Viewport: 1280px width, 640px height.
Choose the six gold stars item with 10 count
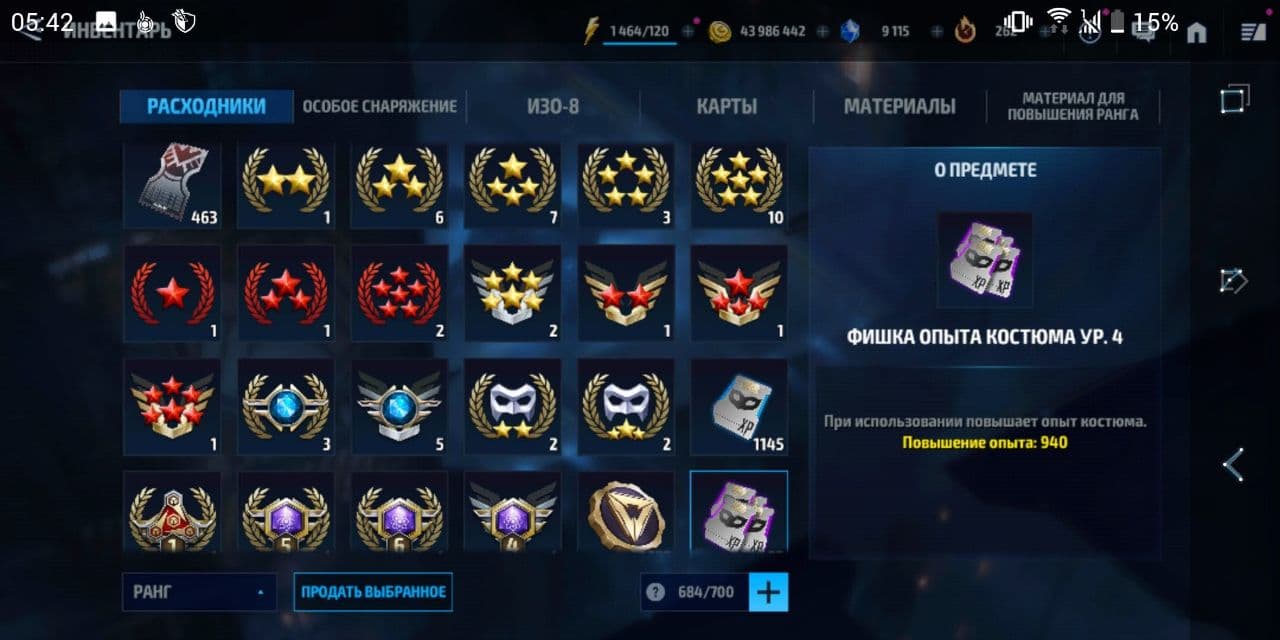pos(739,186)
